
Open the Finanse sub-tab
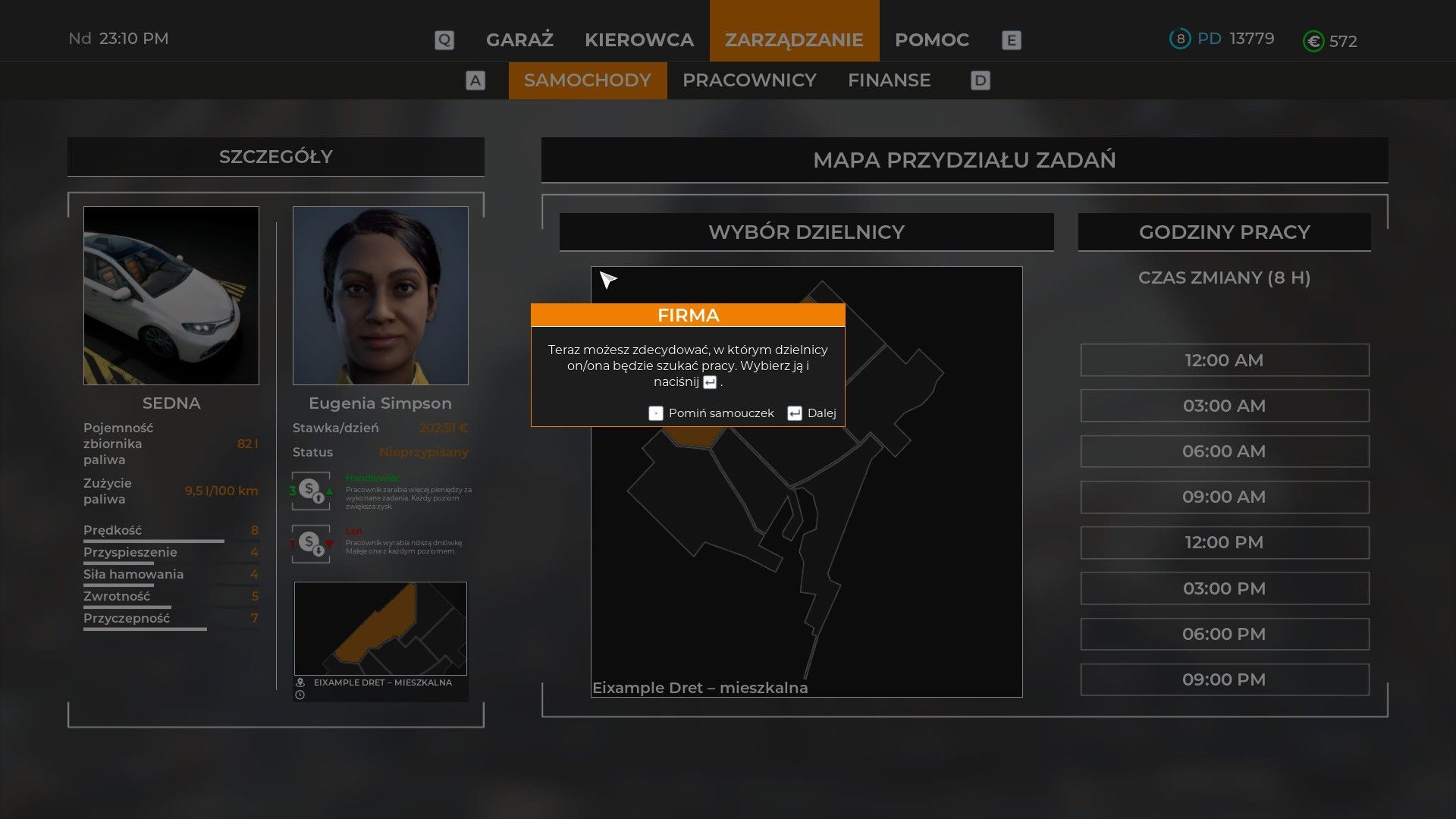tap(889, 80)
